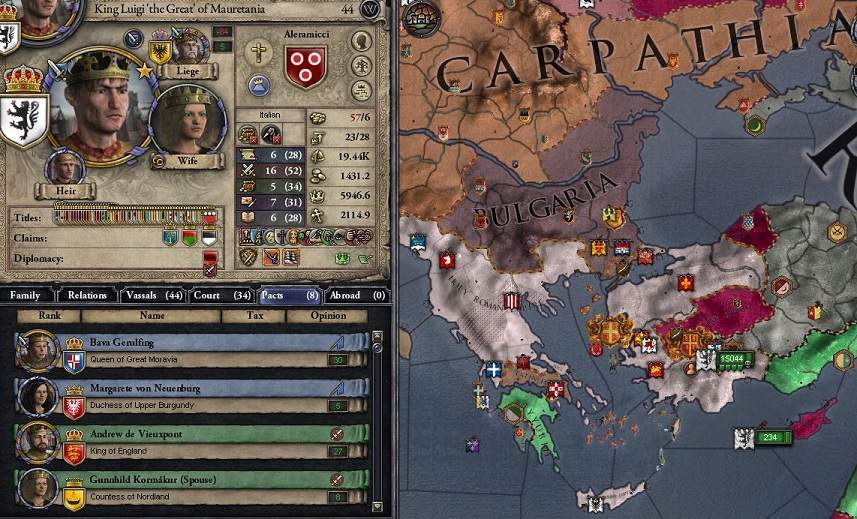The width and height of the screenshot is (857, 519).
Task: Close the character panel with top-right round button
Action: pyautogui.click(x=371, y=9)
